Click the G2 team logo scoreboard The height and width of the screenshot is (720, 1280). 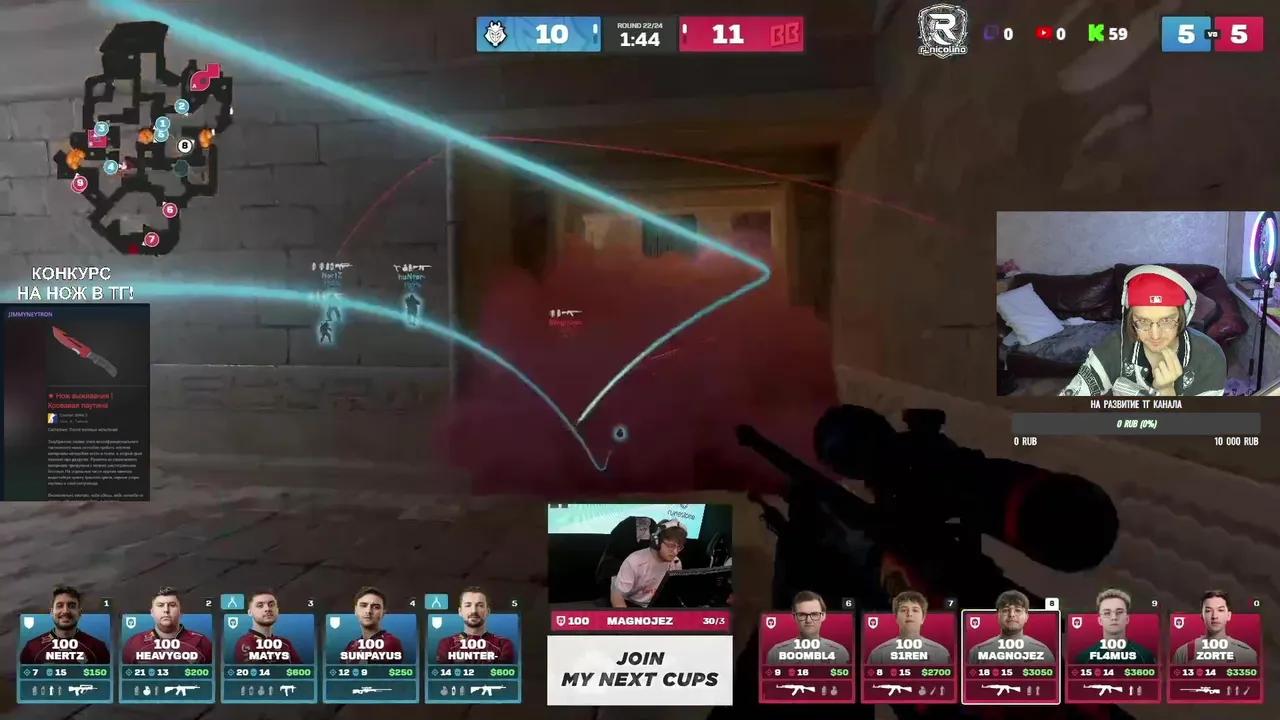pos(495,34)
